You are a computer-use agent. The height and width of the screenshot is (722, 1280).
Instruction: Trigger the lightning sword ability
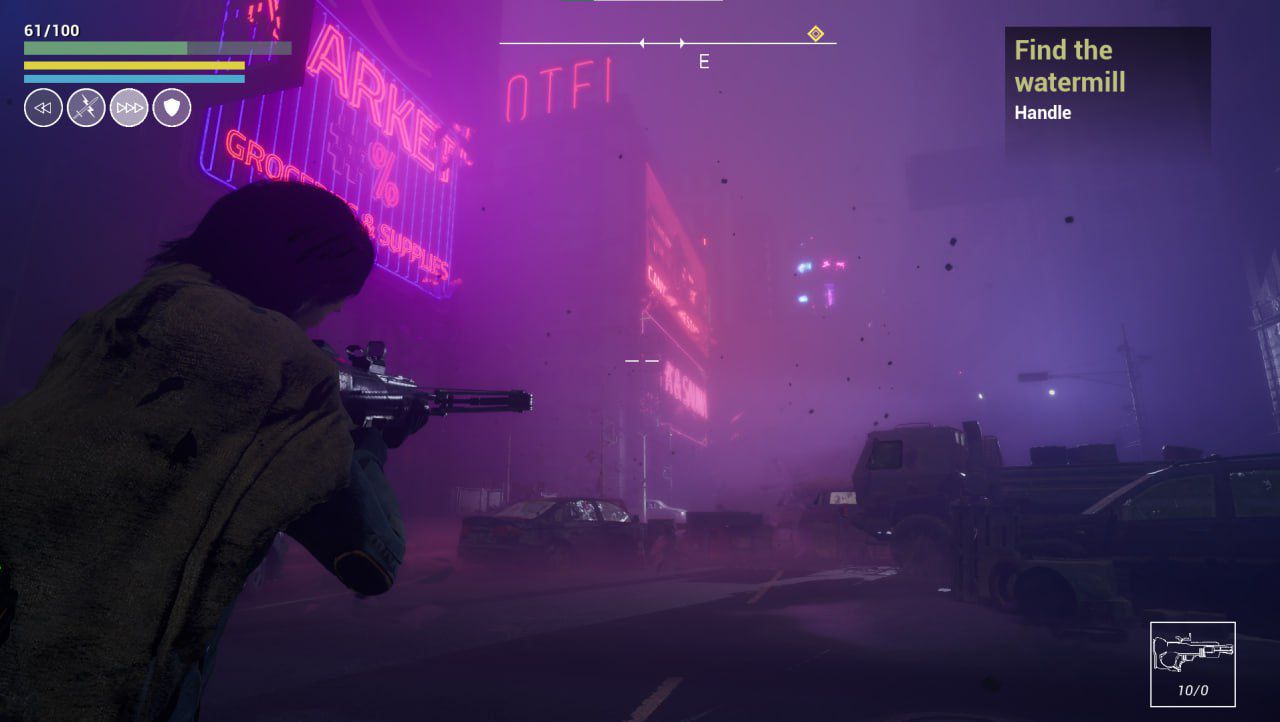click(86, 108)
